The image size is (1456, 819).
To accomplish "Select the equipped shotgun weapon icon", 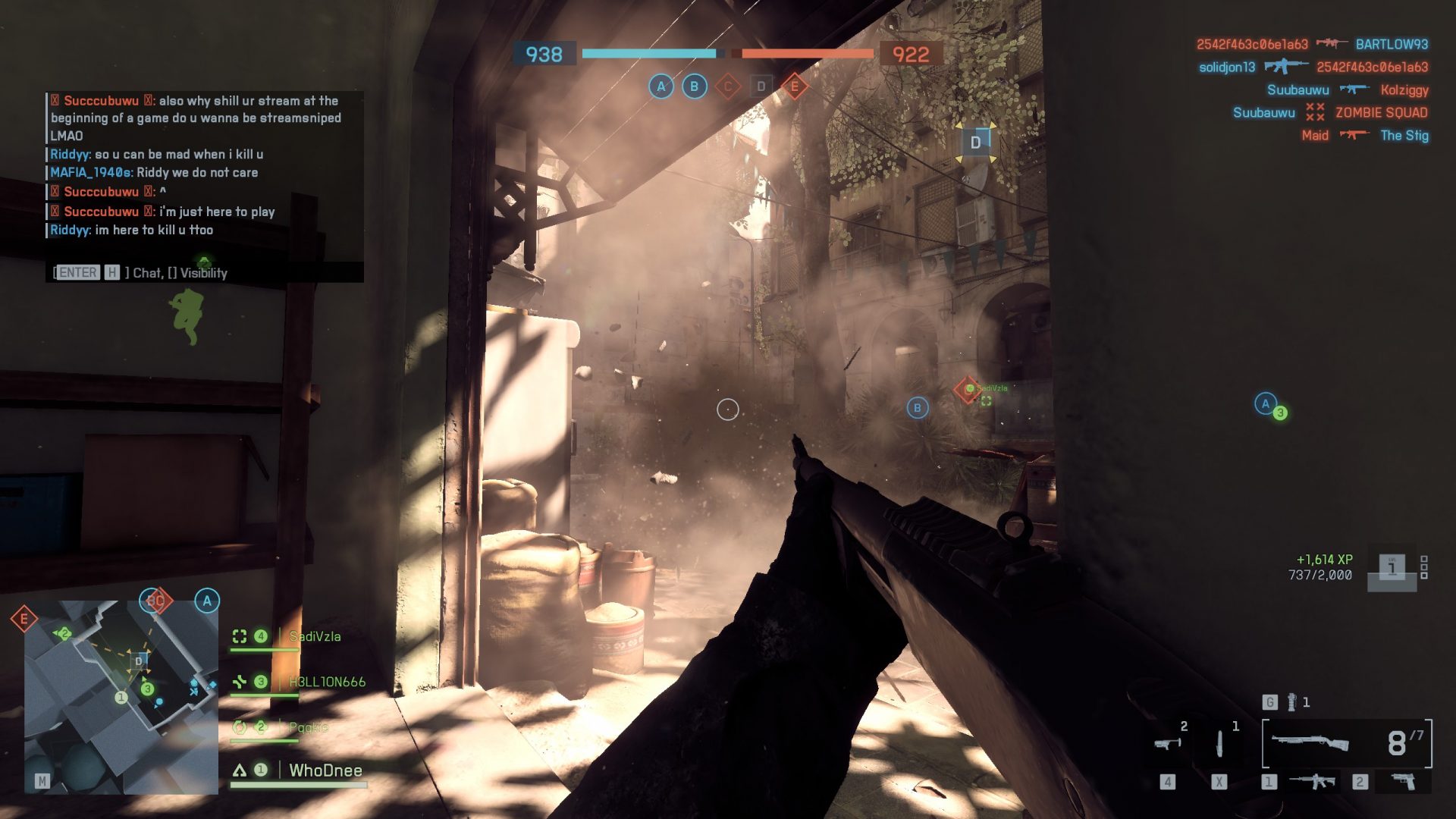I will coord(1310,742).
